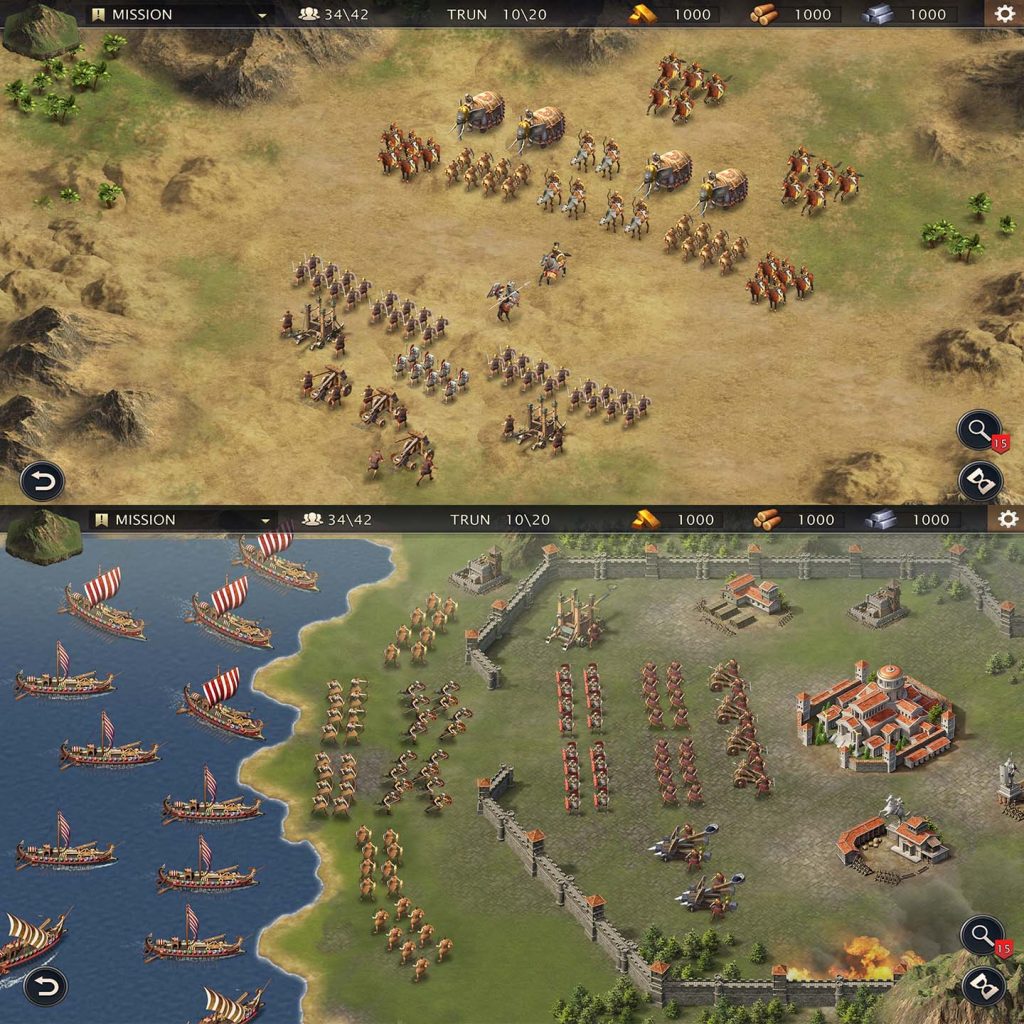Screen dimensions: 1024x1024
Task: Select the magnifier button in the naval siege view
Action: (x=979, y=936)
